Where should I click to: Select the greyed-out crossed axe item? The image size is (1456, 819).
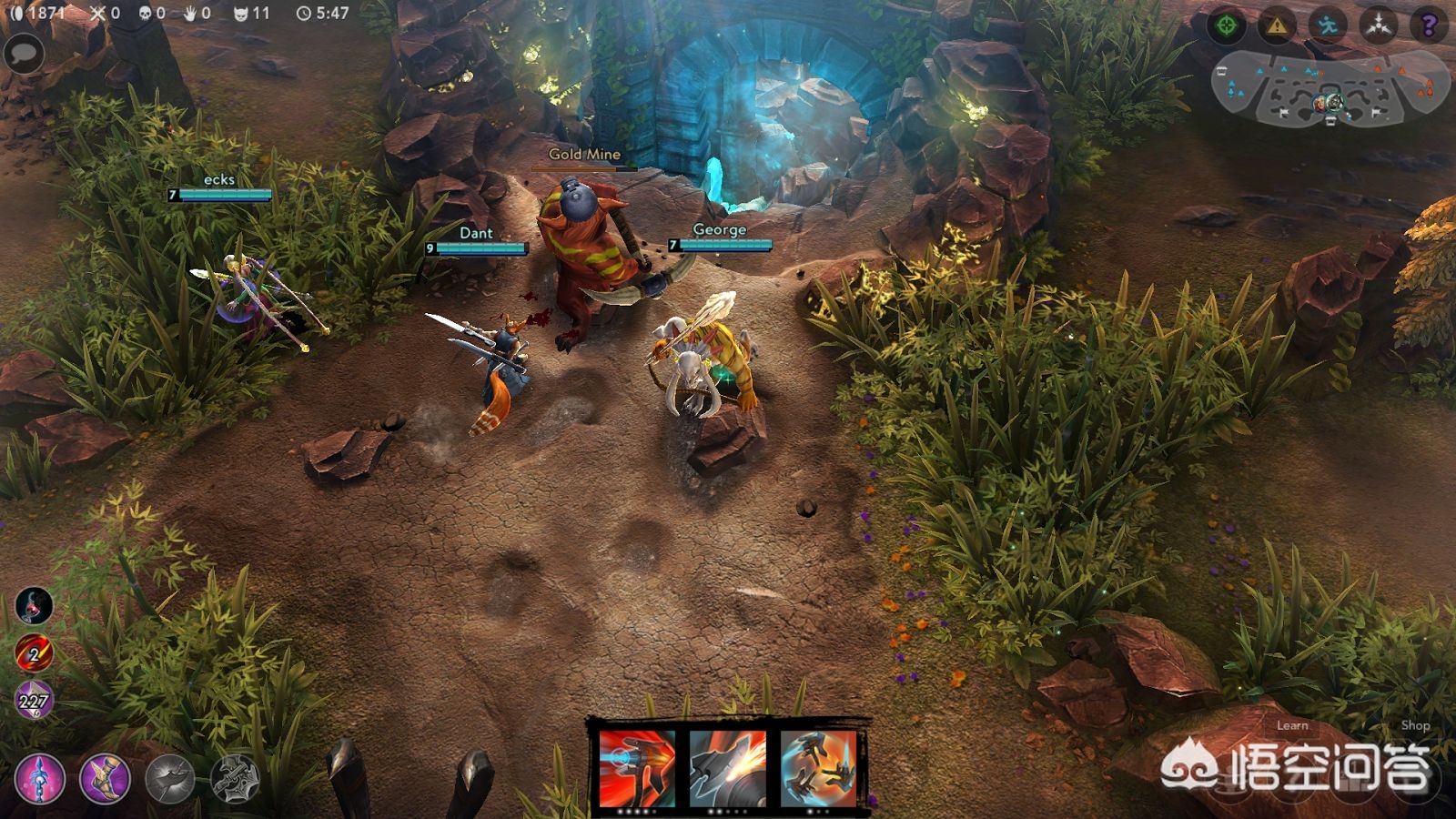pos(236,779)
